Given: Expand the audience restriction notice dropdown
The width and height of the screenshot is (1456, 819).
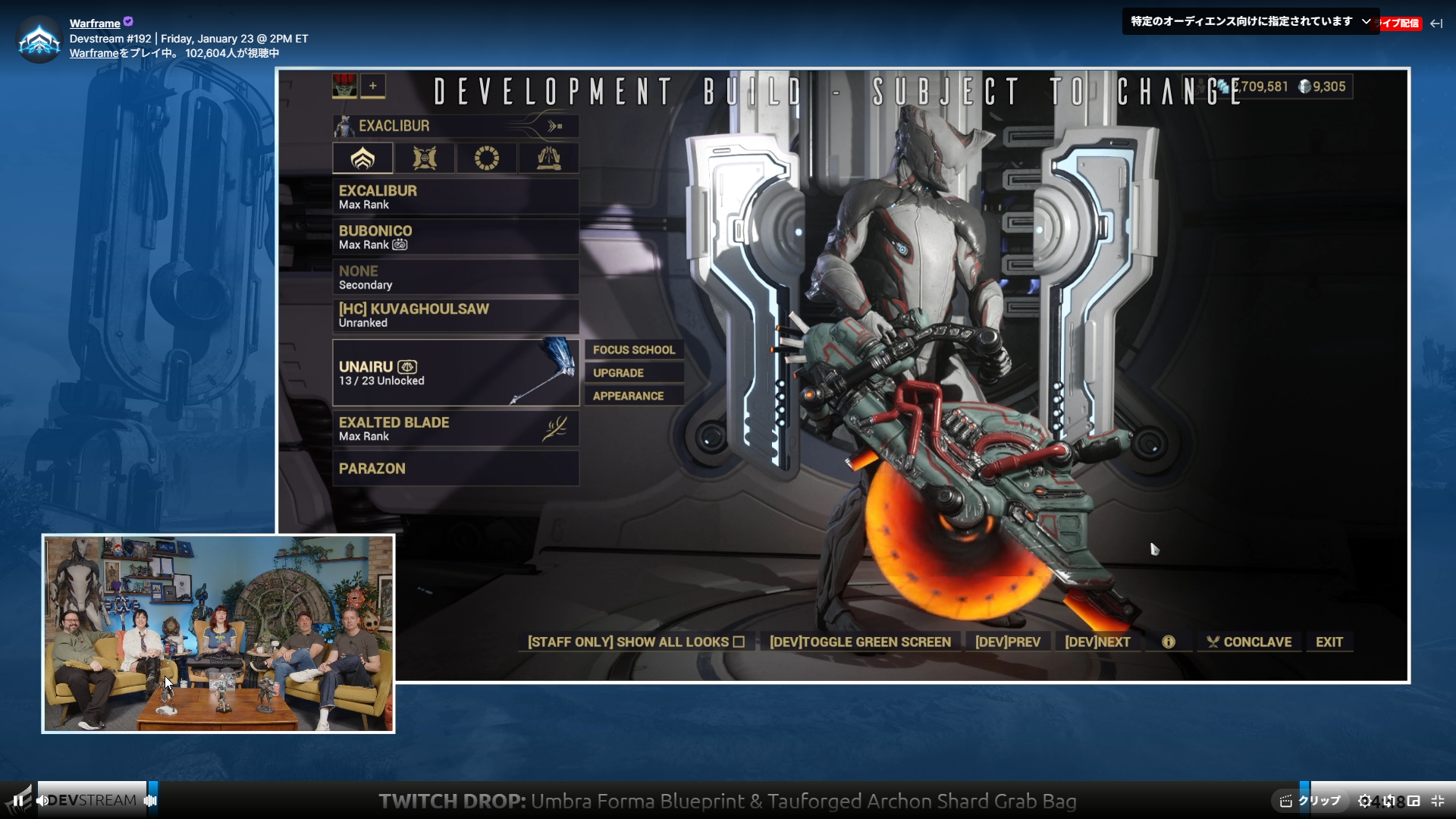Looking at the screenshot, I should coord(1367,20).
